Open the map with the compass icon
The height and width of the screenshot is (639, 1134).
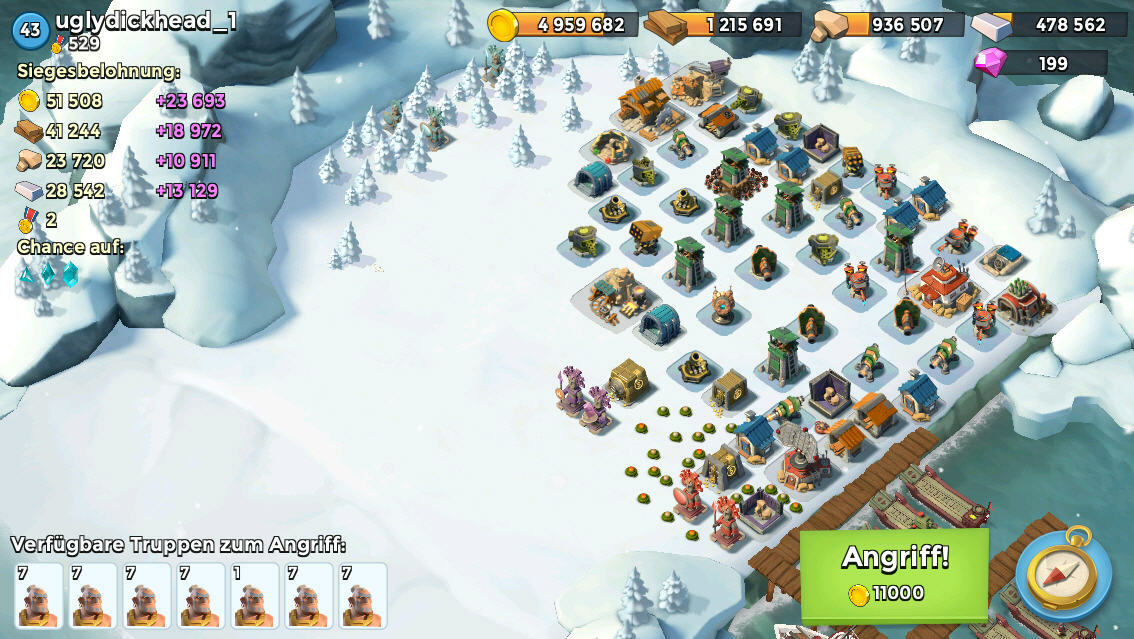coord(1063,575)
